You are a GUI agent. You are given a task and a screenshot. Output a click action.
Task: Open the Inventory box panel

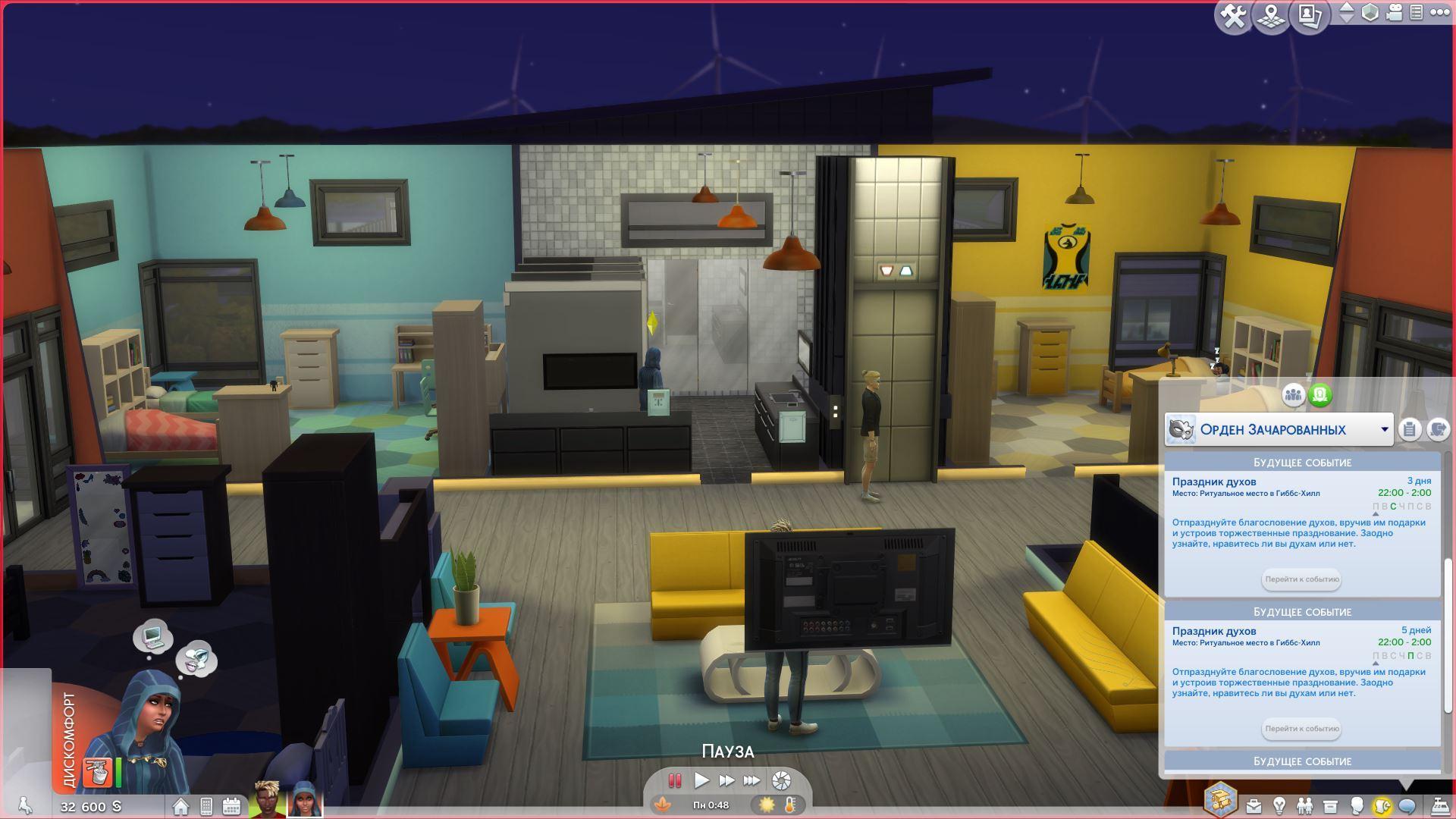[x=1330, y=805]
